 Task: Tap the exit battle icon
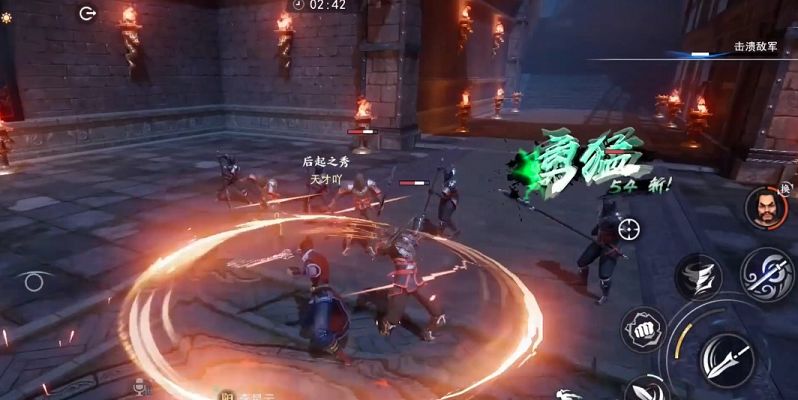88,13
